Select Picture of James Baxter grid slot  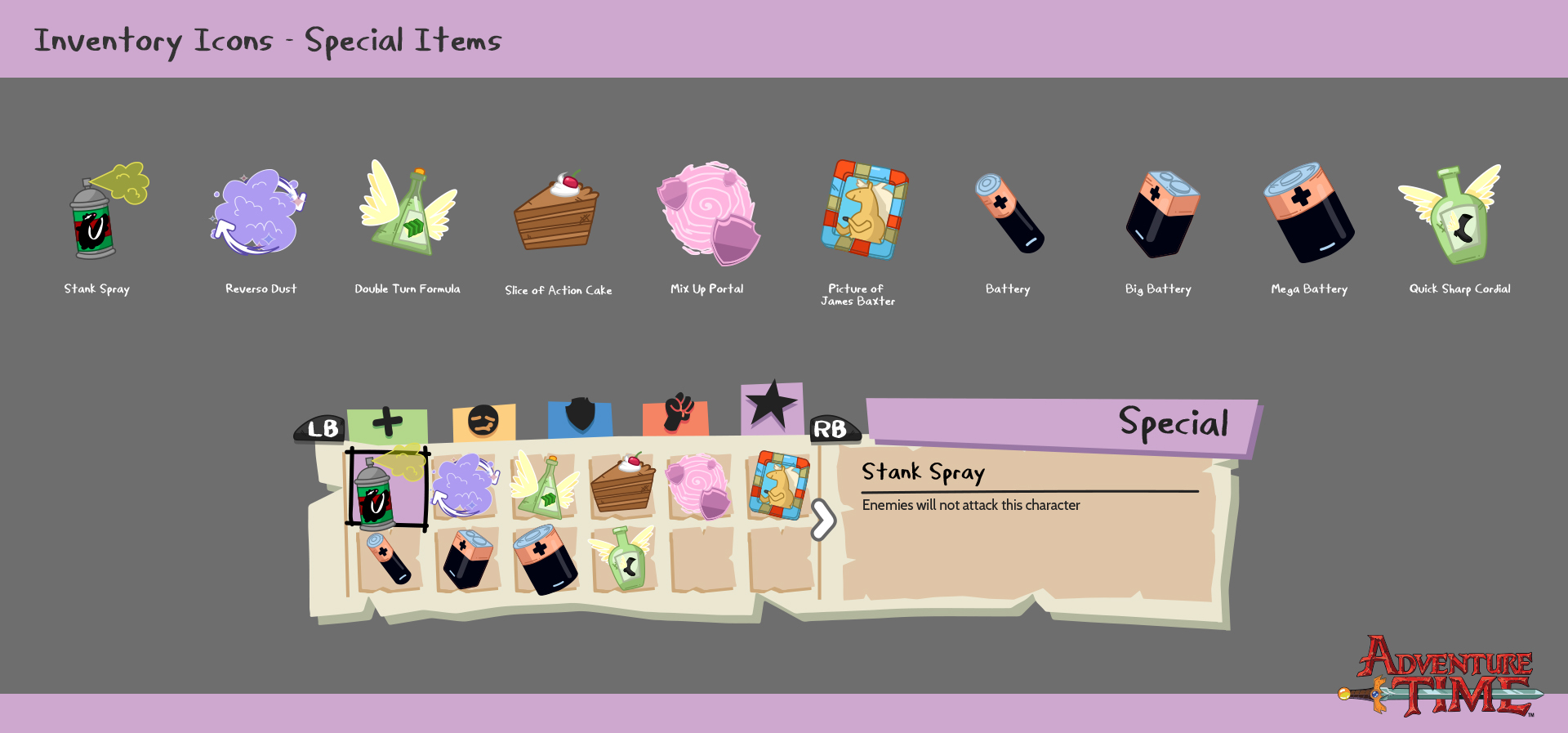[x=779, y=486]
